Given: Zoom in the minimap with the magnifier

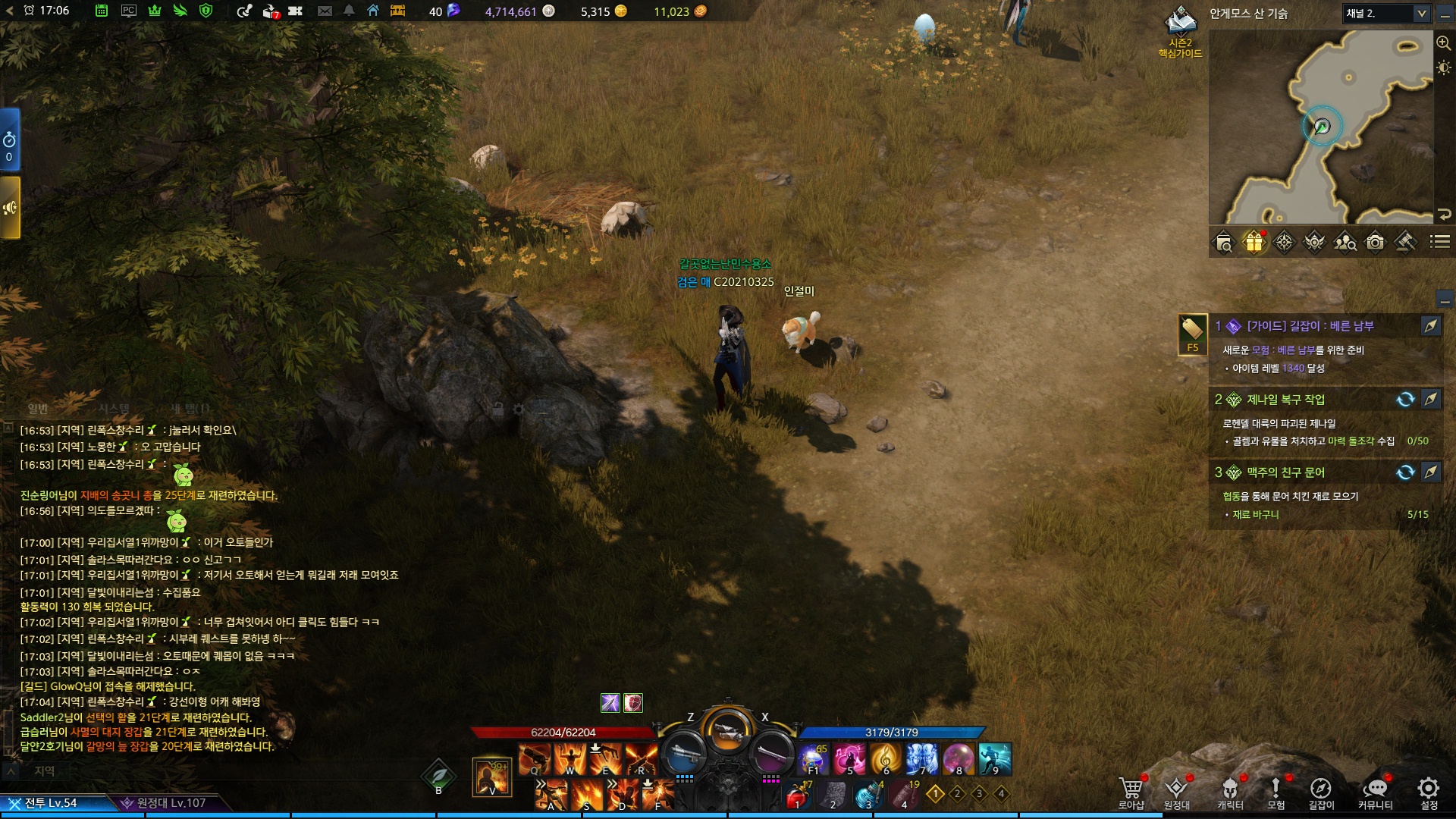Looking at the screenshot, I should 1443,43.
